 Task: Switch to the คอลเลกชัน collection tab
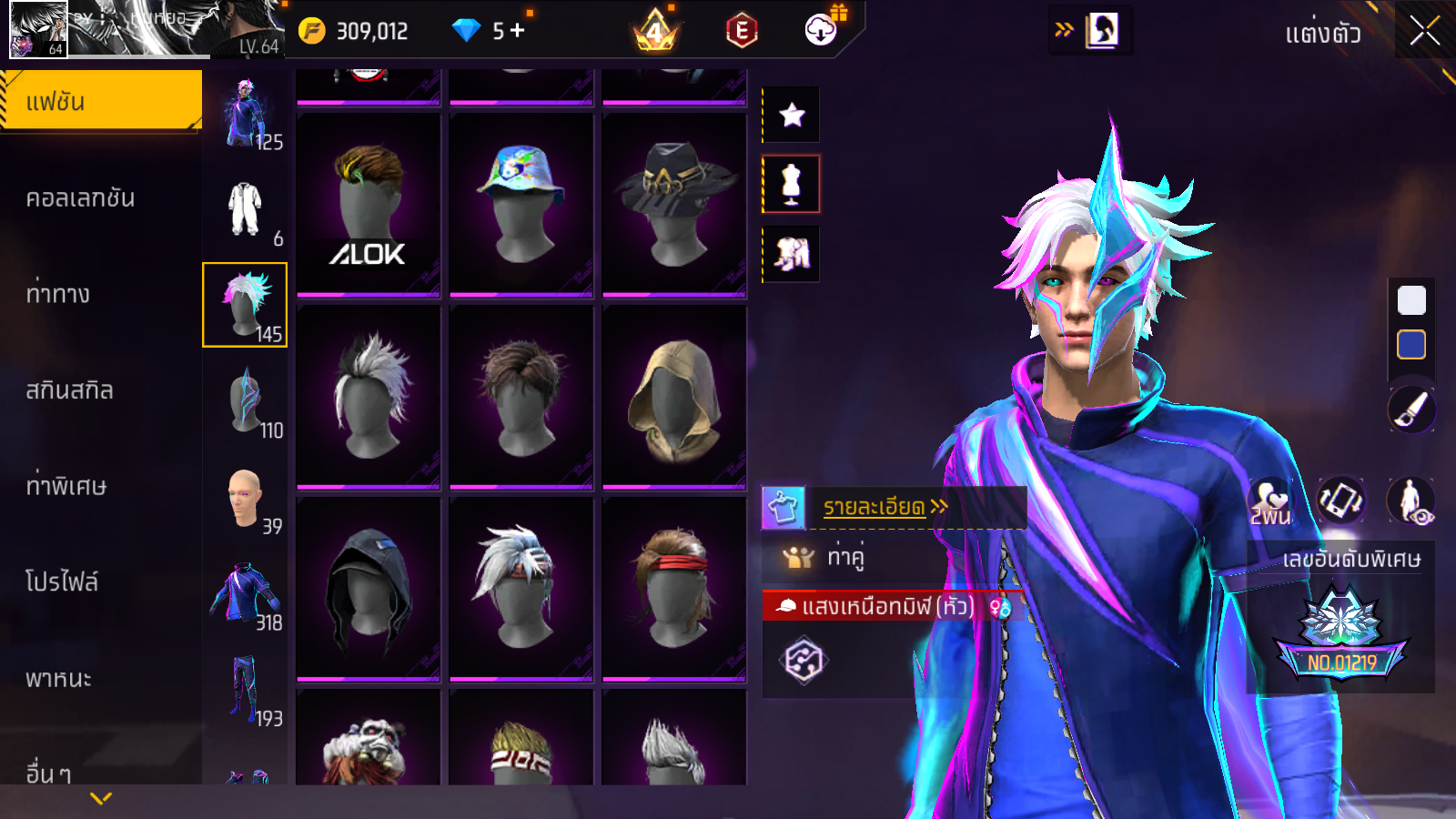[x=80, y=198]
